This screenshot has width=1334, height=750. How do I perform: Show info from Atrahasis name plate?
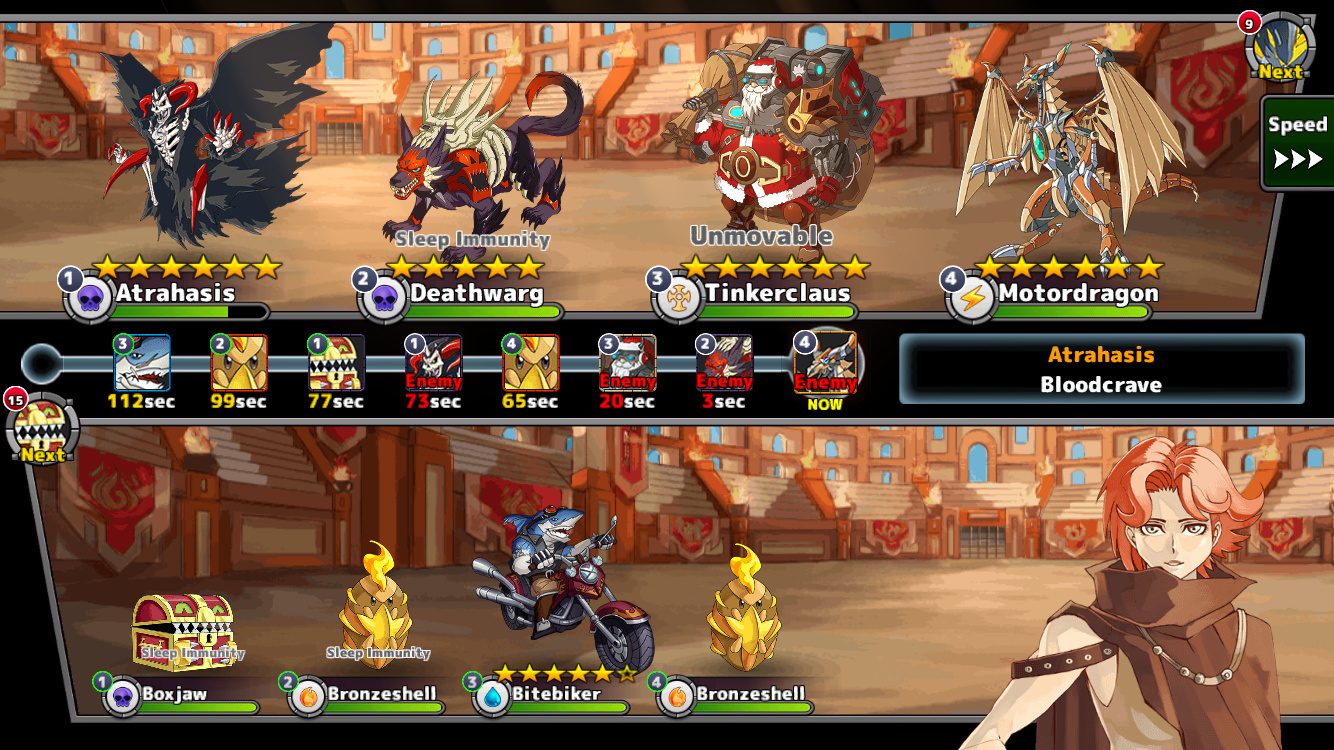176,294
